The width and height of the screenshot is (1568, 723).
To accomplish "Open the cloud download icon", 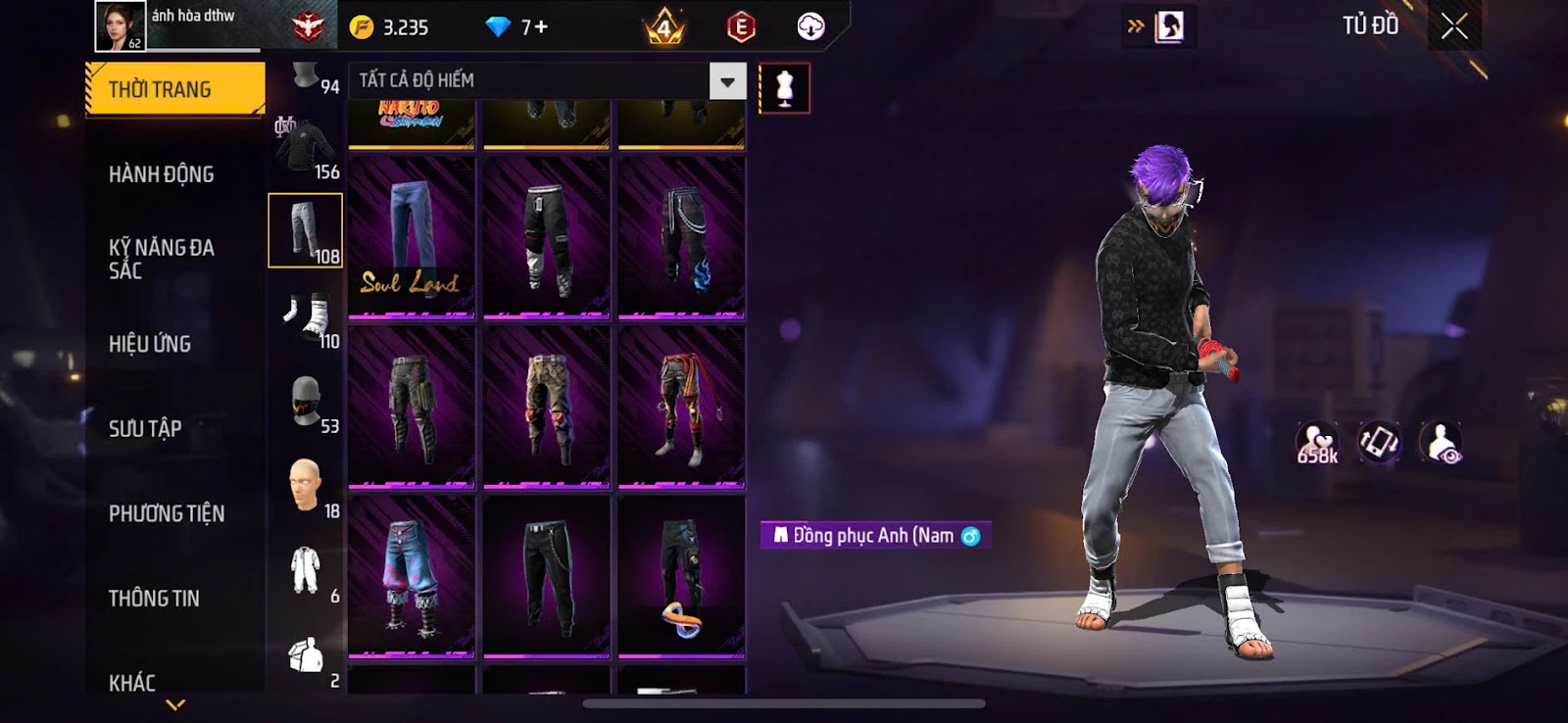I will [x=810, y=27].
